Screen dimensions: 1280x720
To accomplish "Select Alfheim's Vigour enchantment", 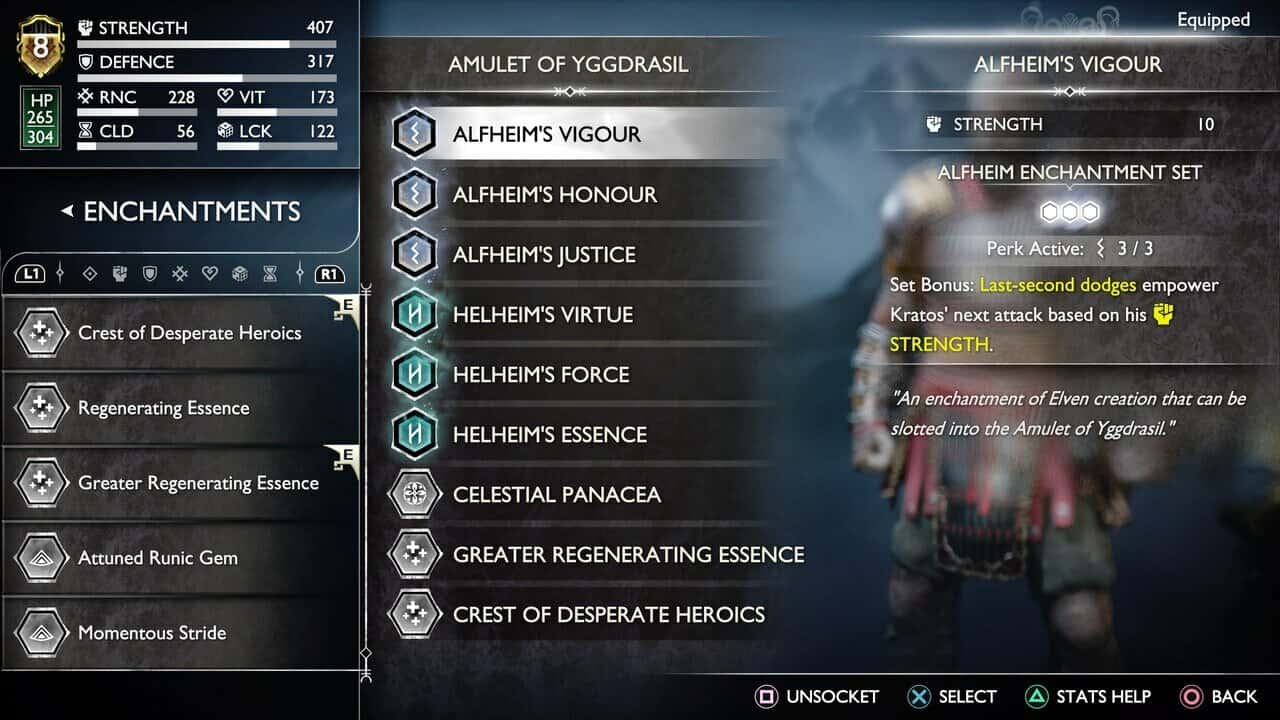I will (x=546, y=134).
